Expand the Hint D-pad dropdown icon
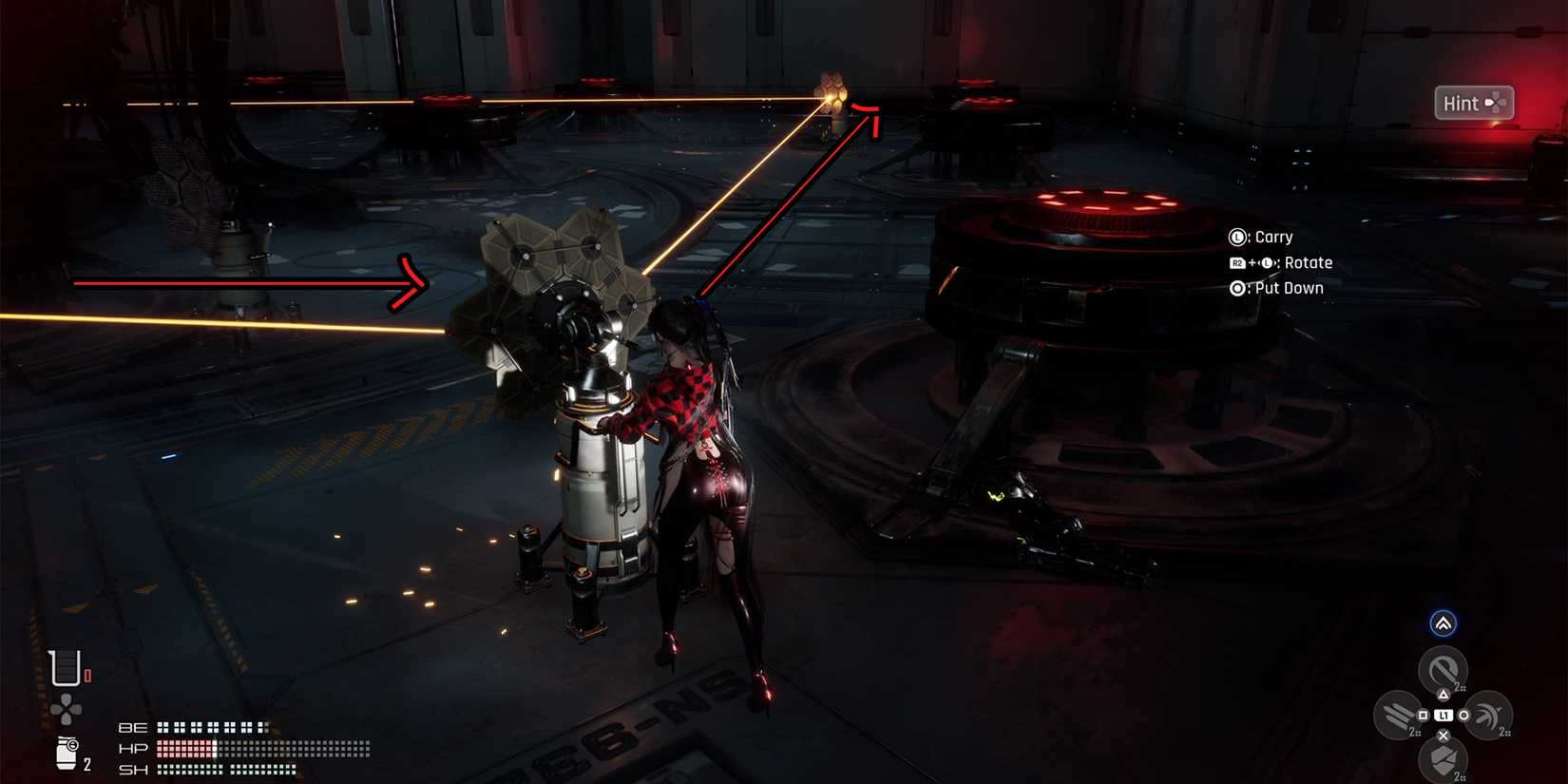This screenshot has width=1568, height=784. pos(1498,103)
